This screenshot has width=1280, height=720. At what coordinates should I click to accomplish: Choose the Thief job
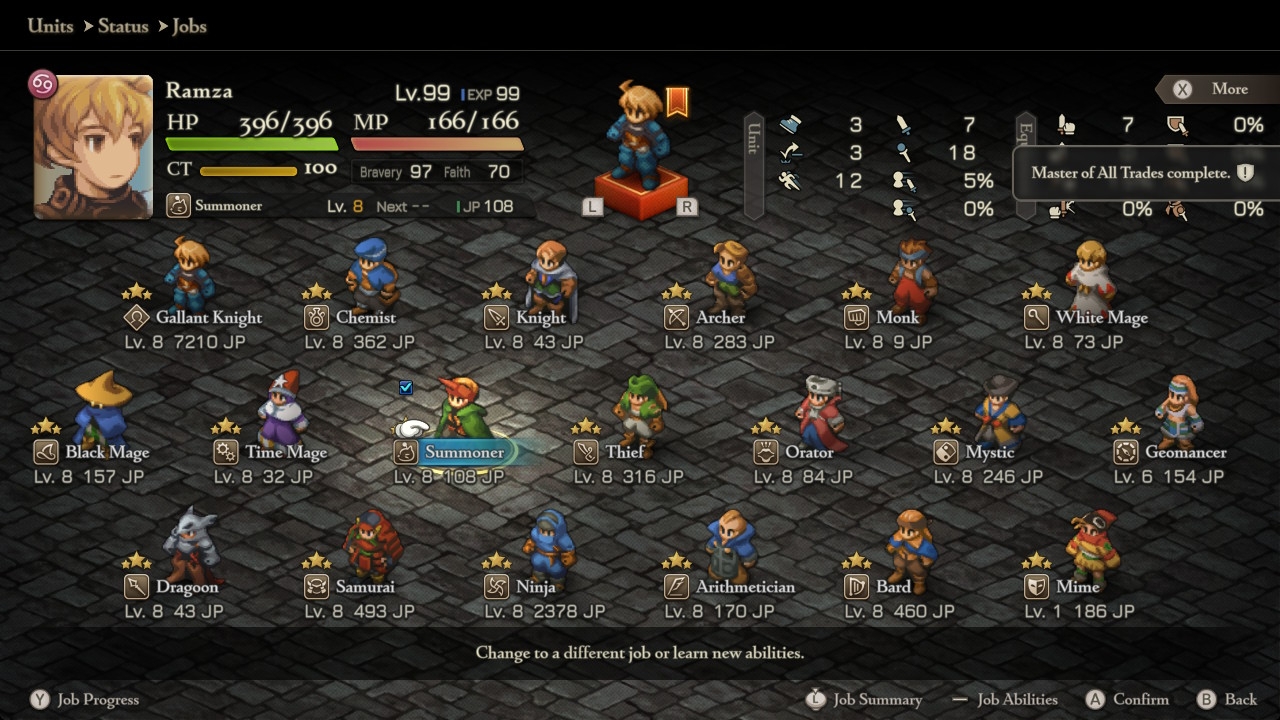(x=624, y=452)
